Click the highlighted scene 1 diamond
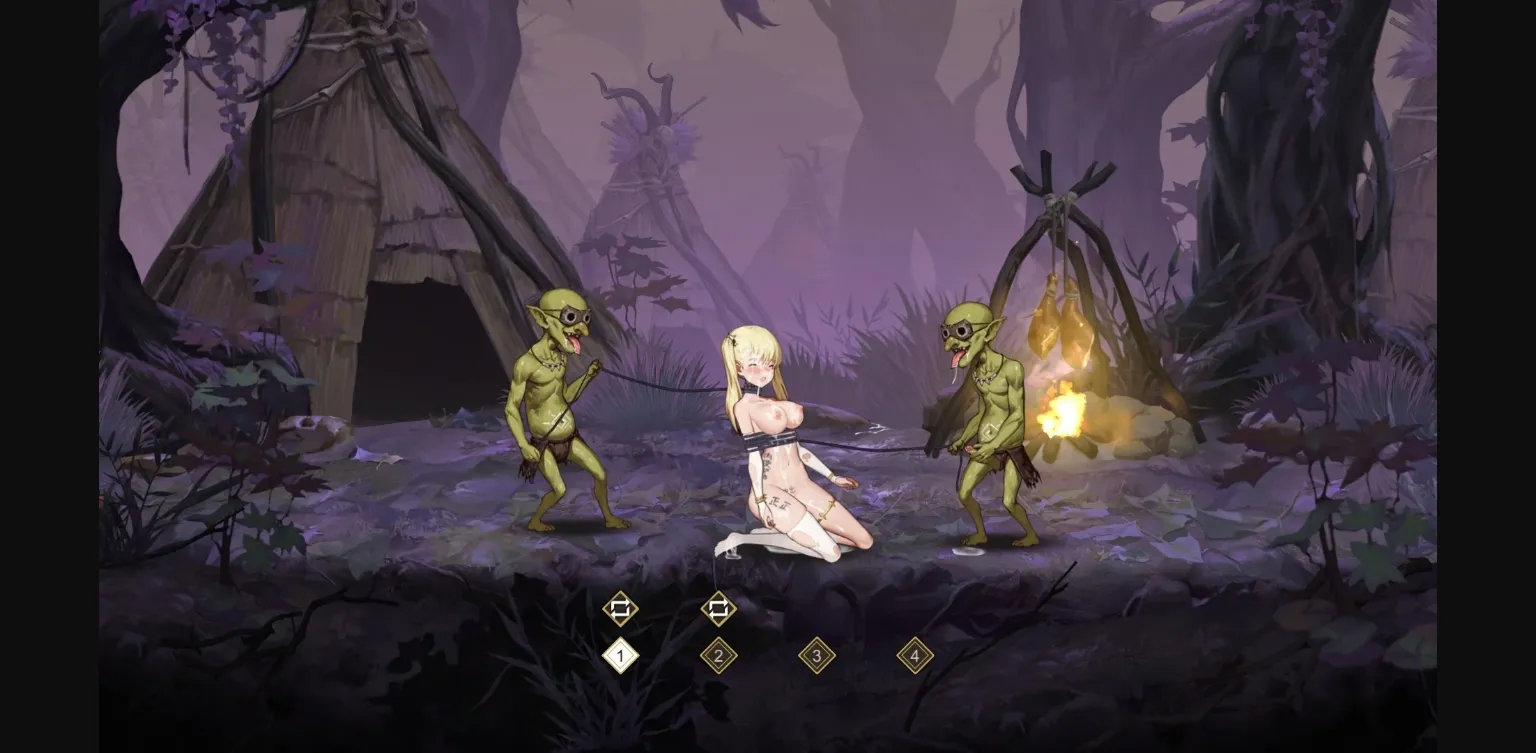The height and width of the screenshot is (753, 1536). click(x=620, y=654)
